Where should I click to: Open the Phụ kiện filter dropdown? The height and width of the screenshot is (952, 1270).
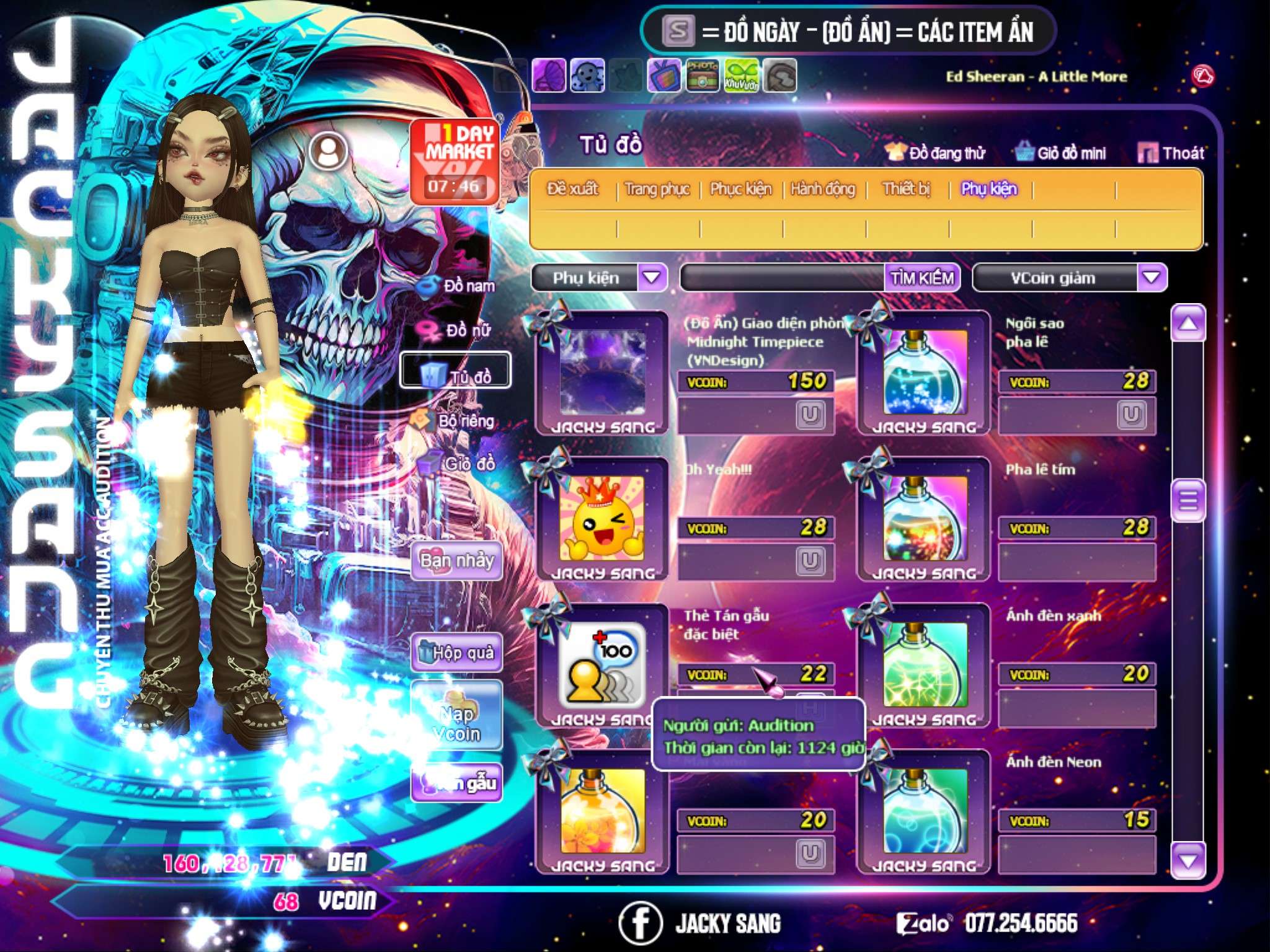coord(652,278)
